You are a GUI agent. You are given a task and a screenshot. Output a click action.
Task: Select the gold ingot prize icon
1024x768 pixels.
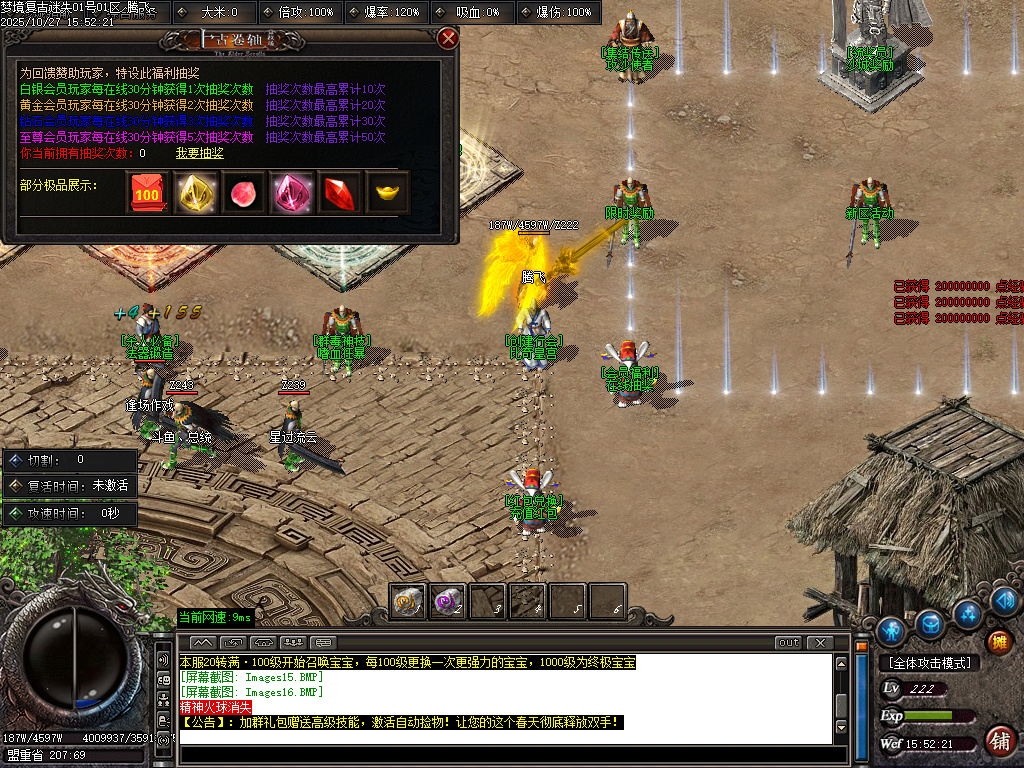pos(387,192)
